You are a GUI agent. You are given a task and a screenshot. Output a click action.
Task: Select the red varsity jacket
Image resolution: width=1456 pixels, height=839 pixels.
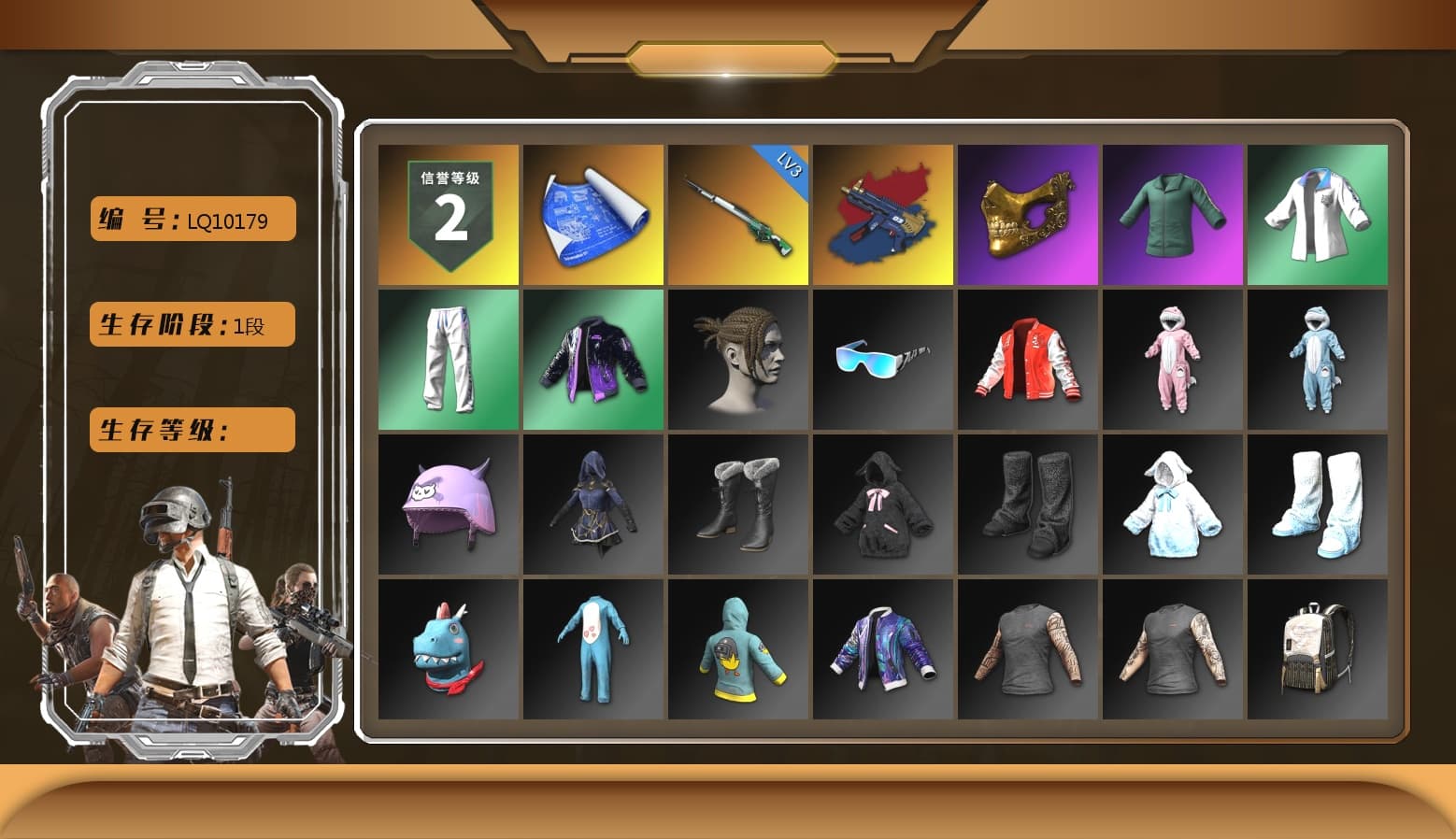(1028, 359)
